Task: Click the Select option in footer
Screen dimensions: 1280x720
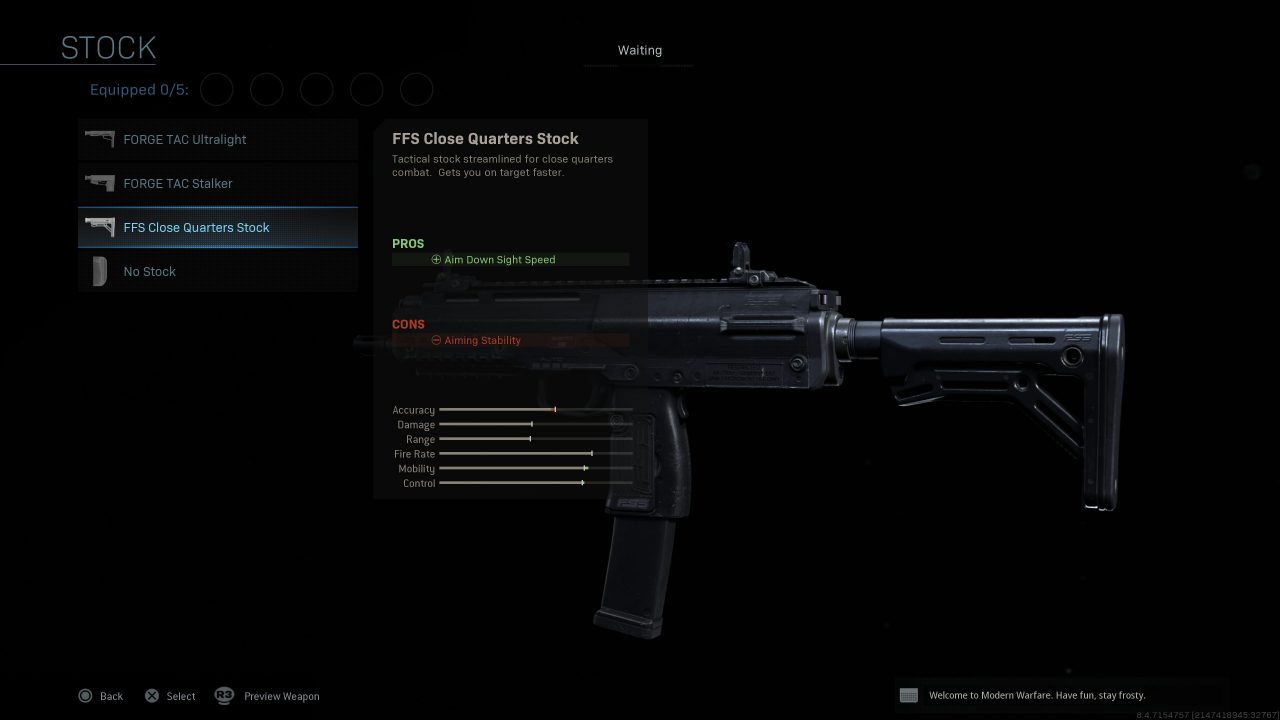Action: point(170,696)
